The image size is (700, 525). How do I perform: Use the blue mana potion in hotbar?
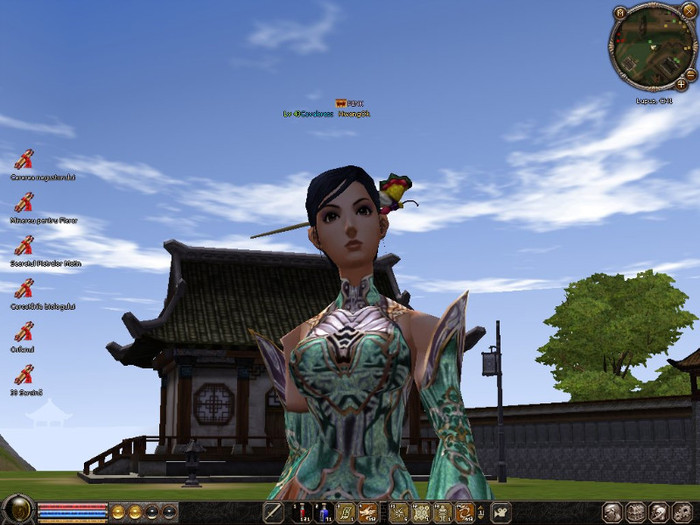point(323,513)
